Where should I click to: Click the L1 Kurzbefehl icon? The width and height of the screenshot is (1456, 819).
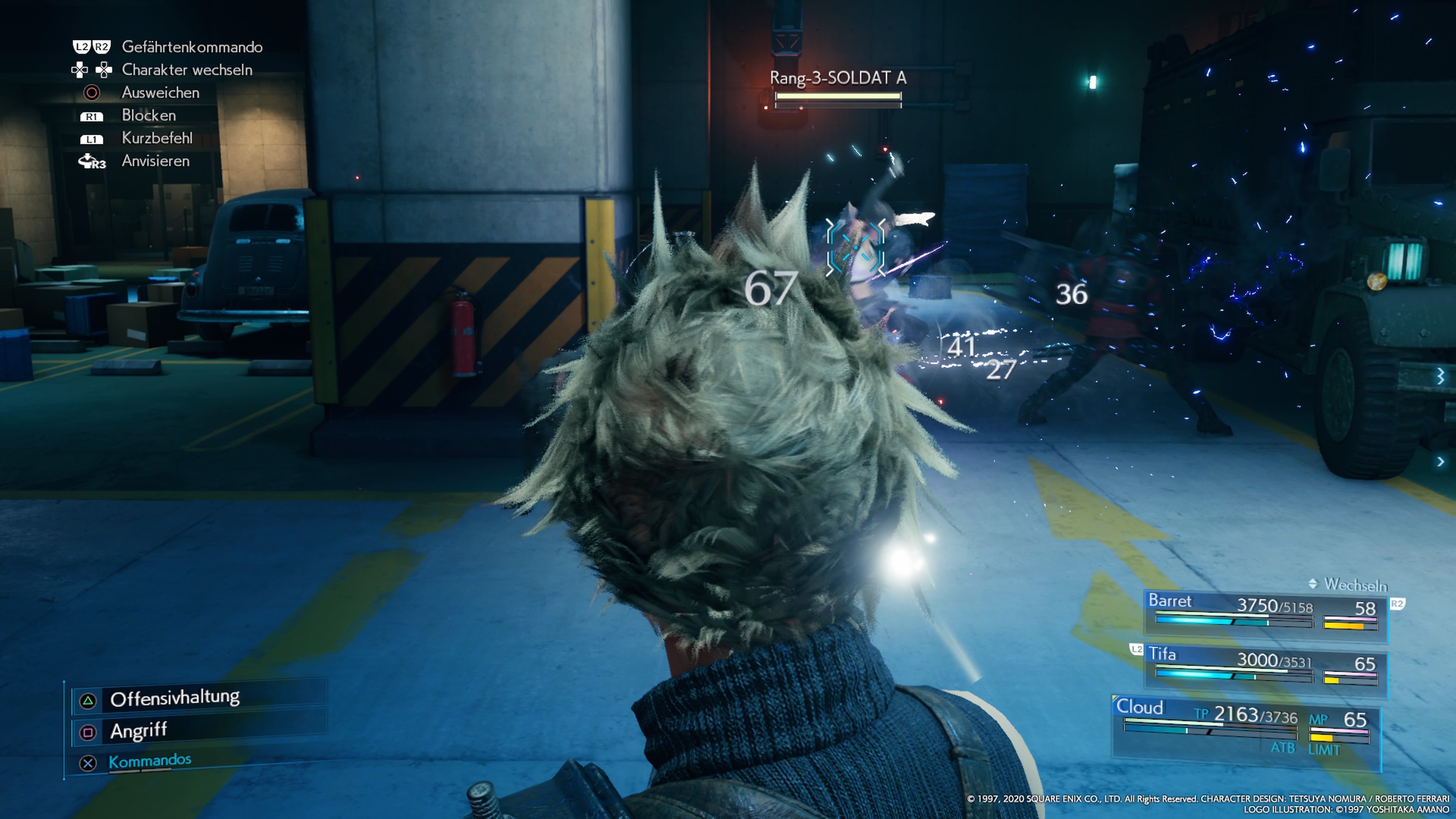[x=92, y=138]
